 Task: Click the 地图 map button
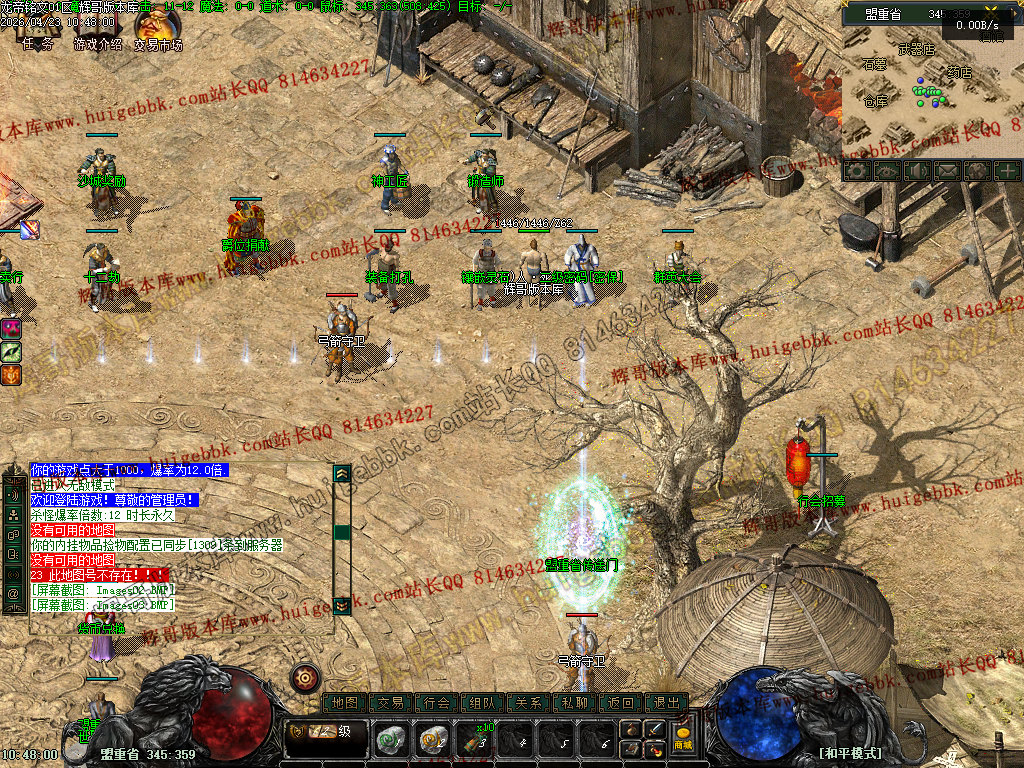(x=345, y=703)
